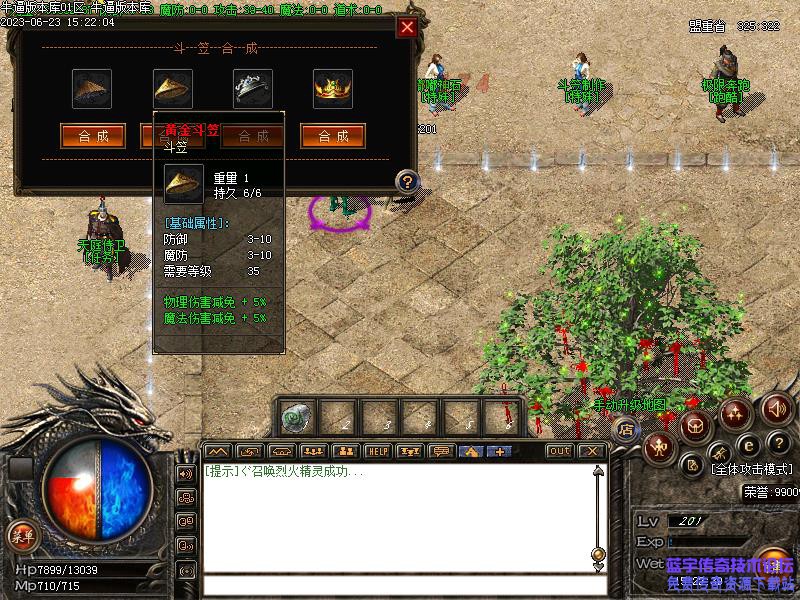Click the round 'e' icon
Image resolution: width=800 pixels, height=600 pixels.
[x=746, y=445]
